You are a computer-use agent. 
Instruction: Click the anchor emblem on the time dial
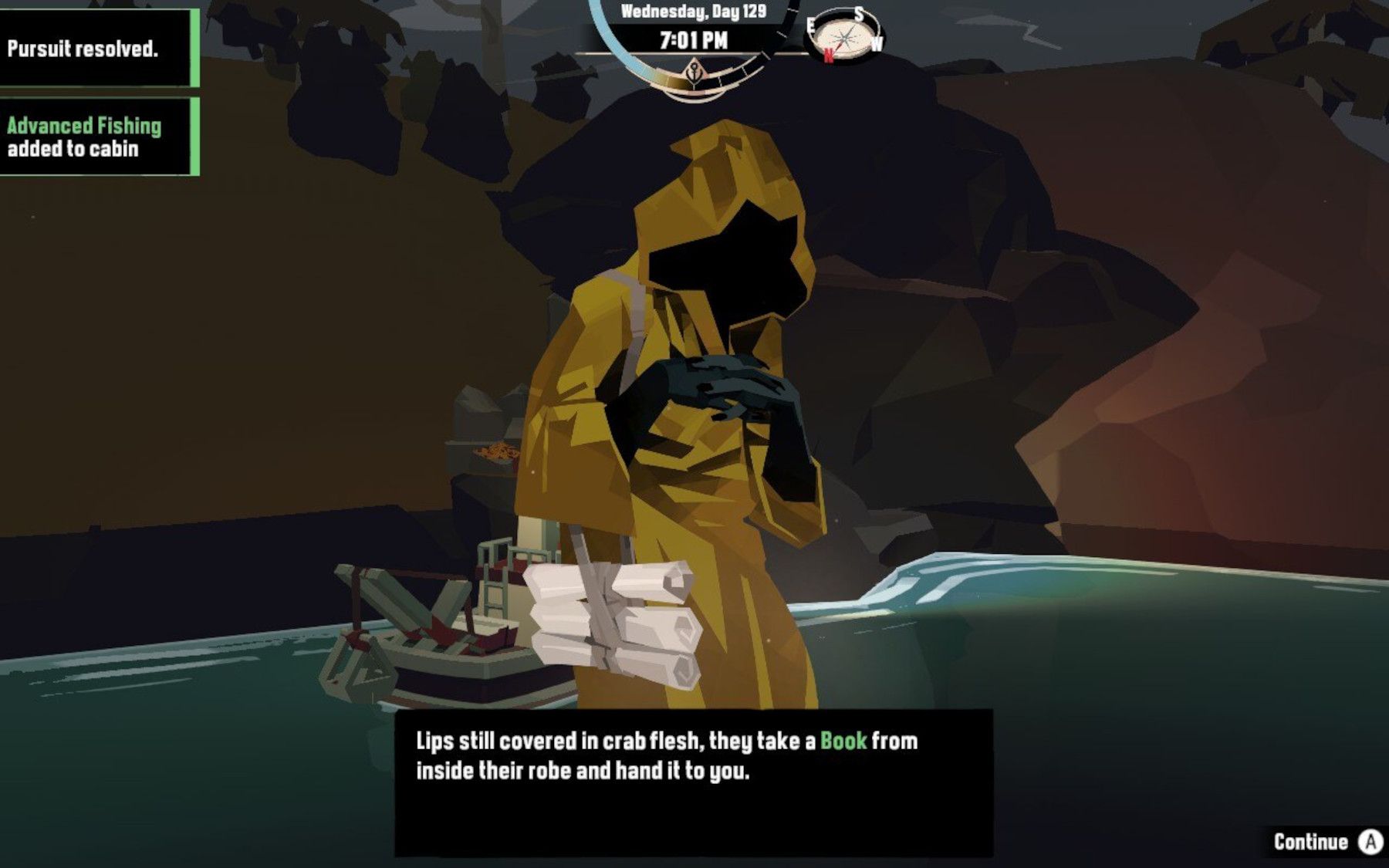coord(694,74)
